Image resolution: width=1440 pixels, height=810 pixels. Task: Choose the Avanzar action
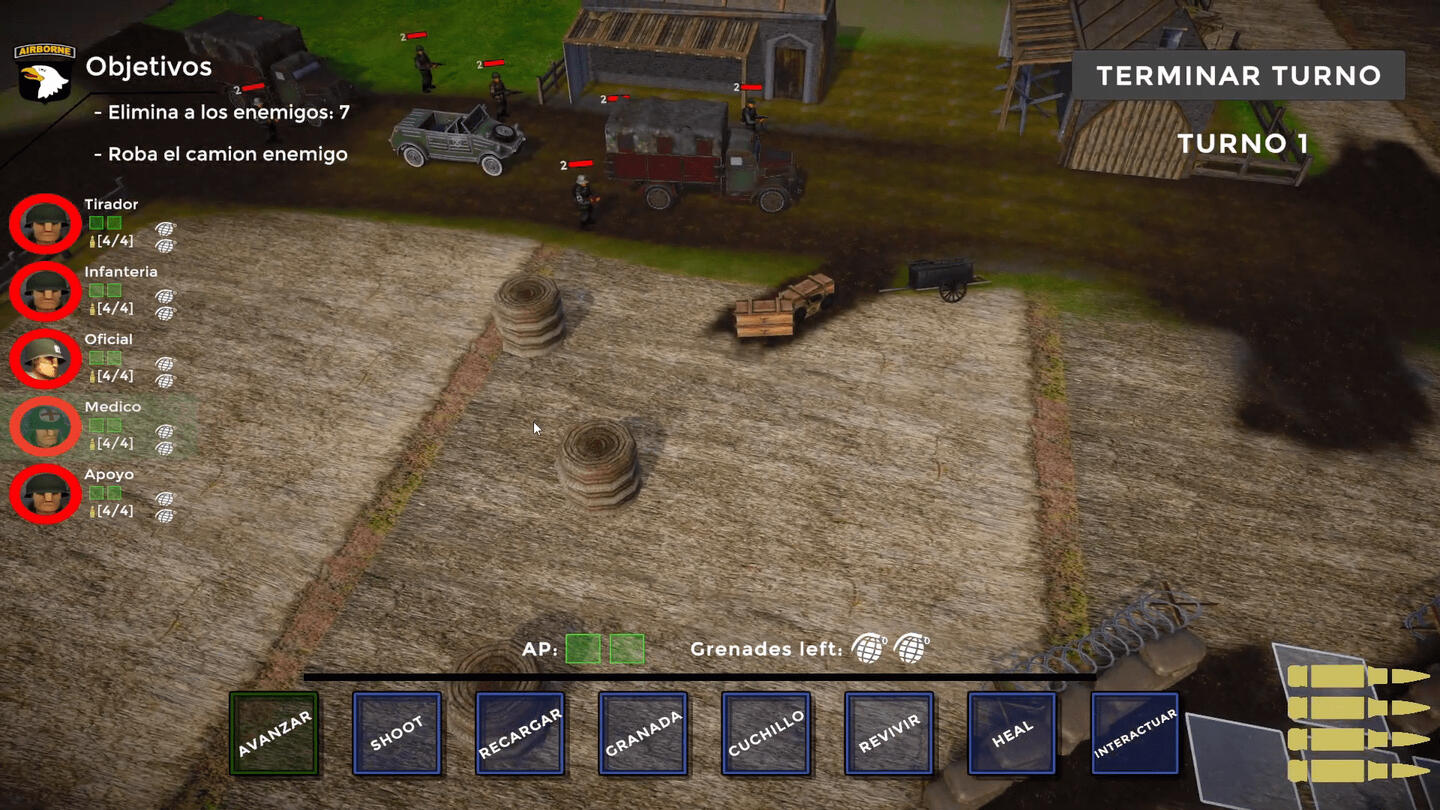click(274, 733)
